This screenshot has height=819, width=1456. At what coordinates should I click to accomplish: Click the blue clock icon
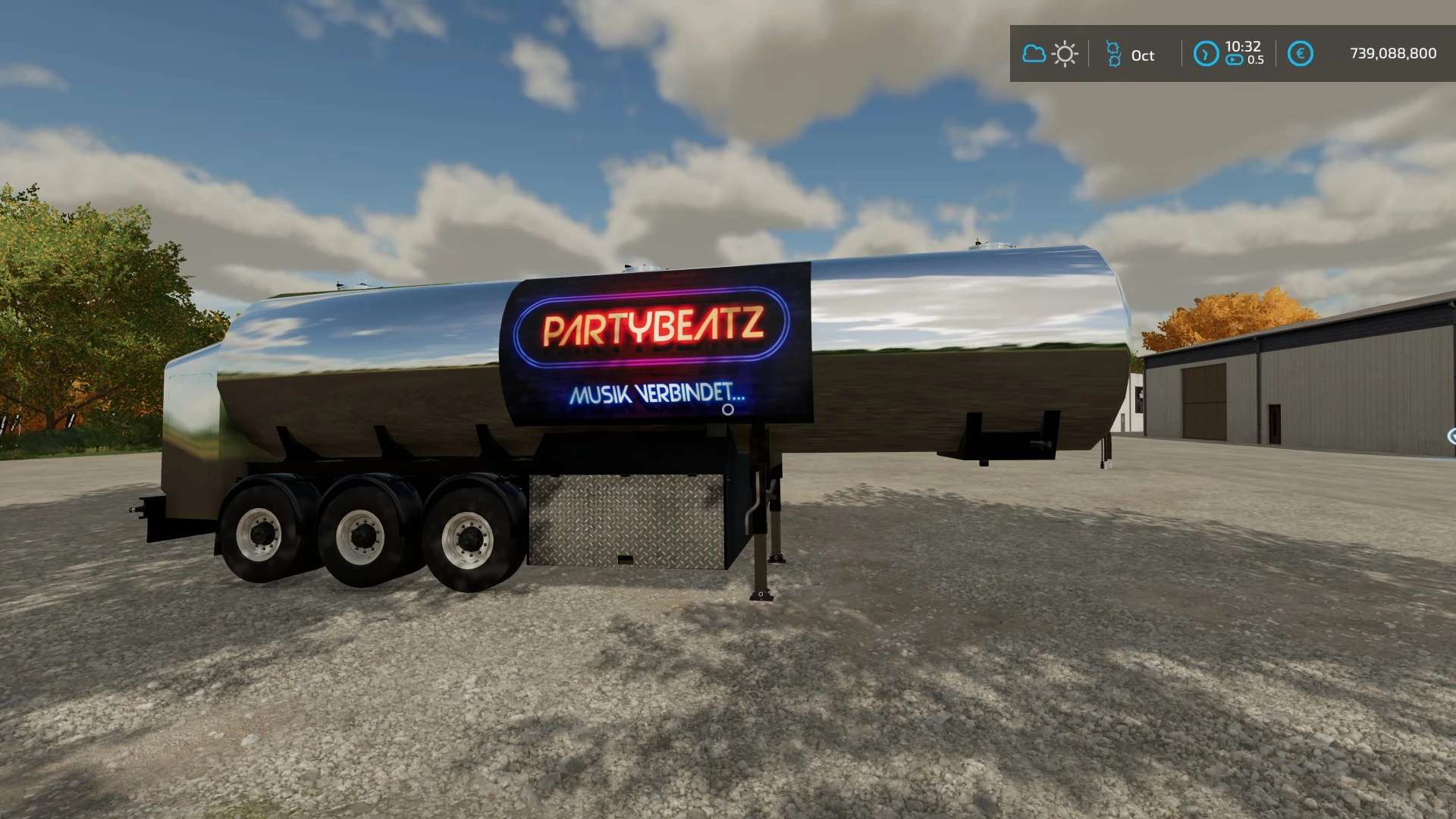(x=1206, y=54)
